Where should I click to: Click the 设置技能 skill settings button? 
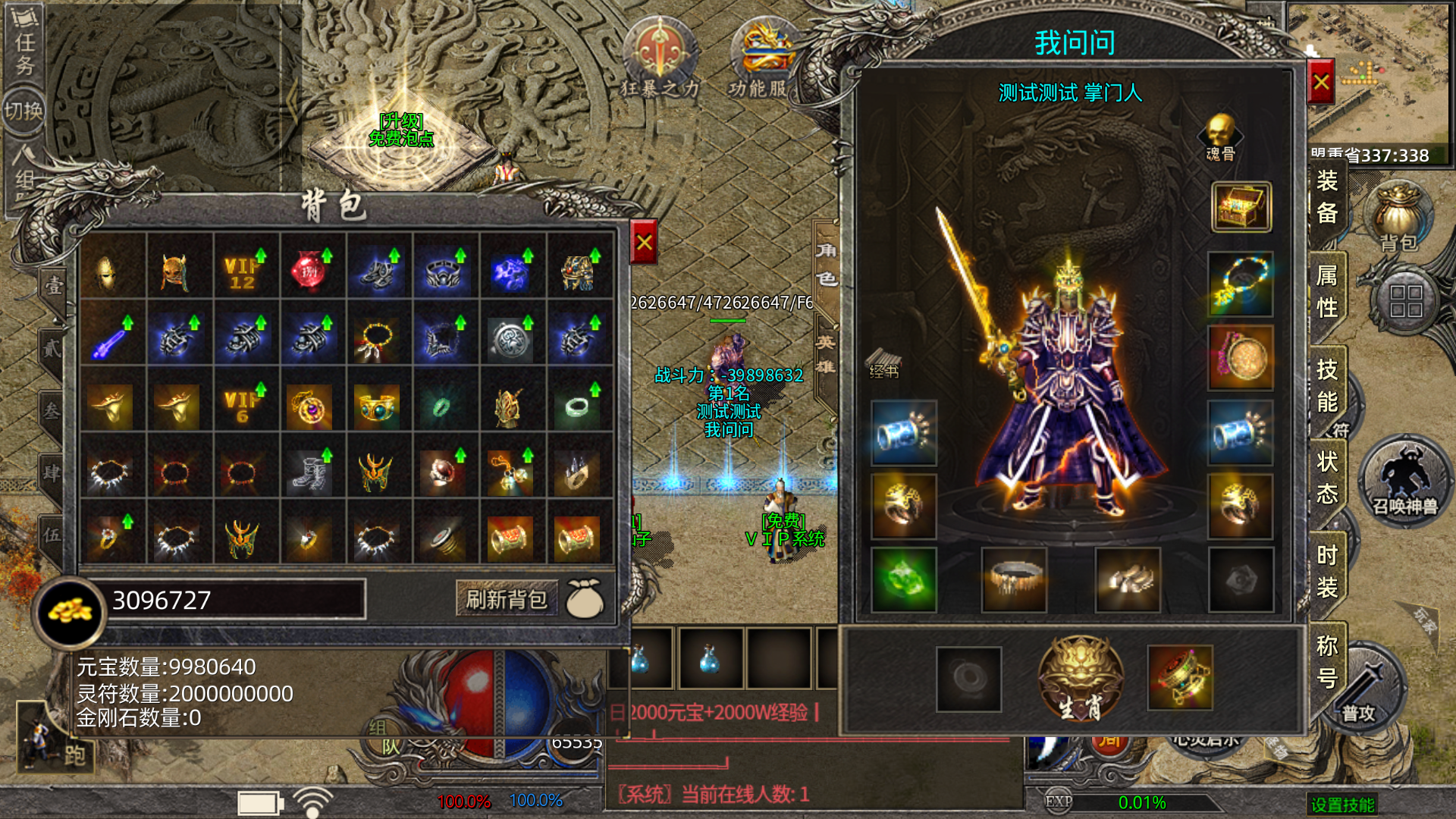coord(1342,805)
